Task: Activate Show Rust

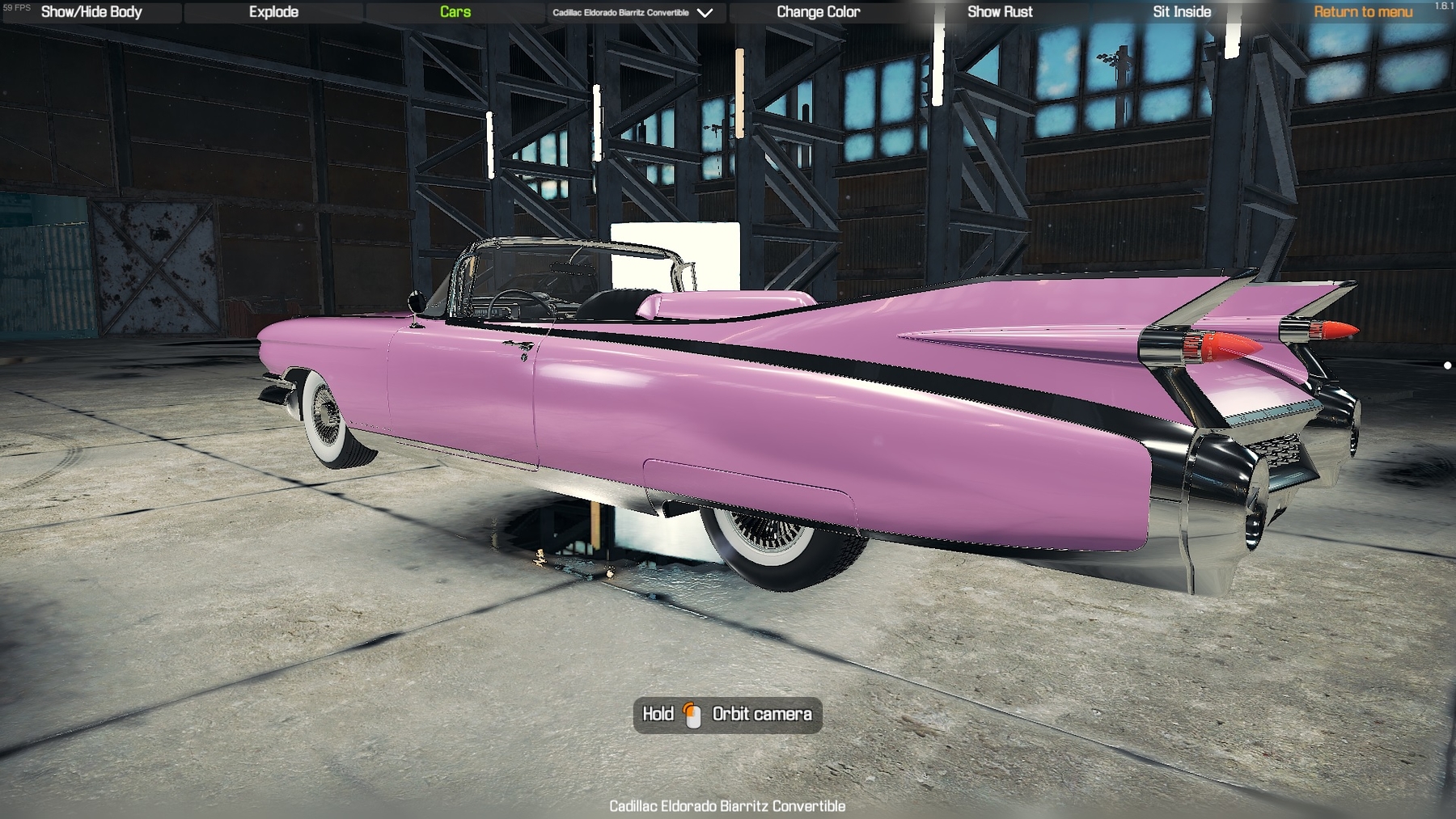Action: coord(1000,12)
